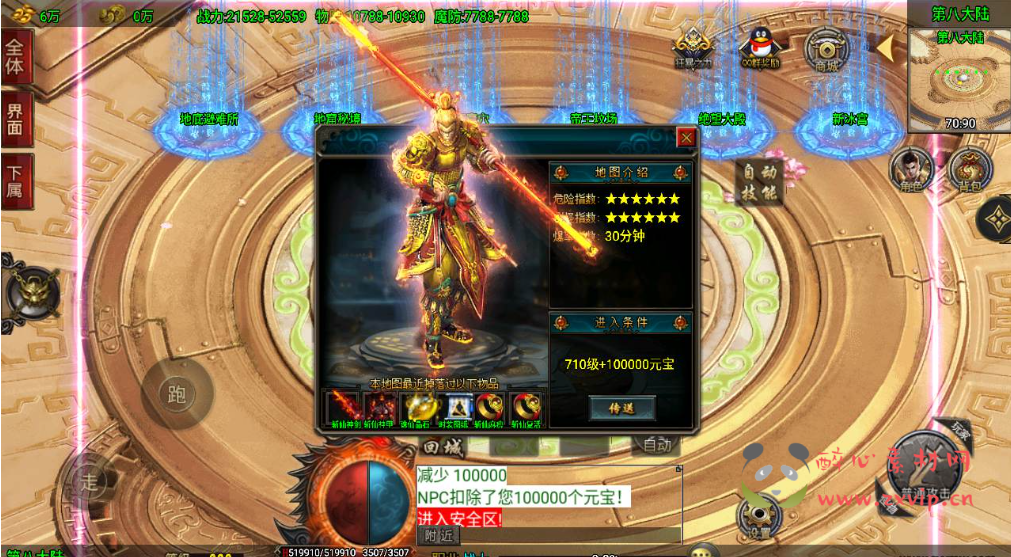Viewport: 1011px width, 557px height.
Task: Select the 跑 run button
Action: coord(177,394)
